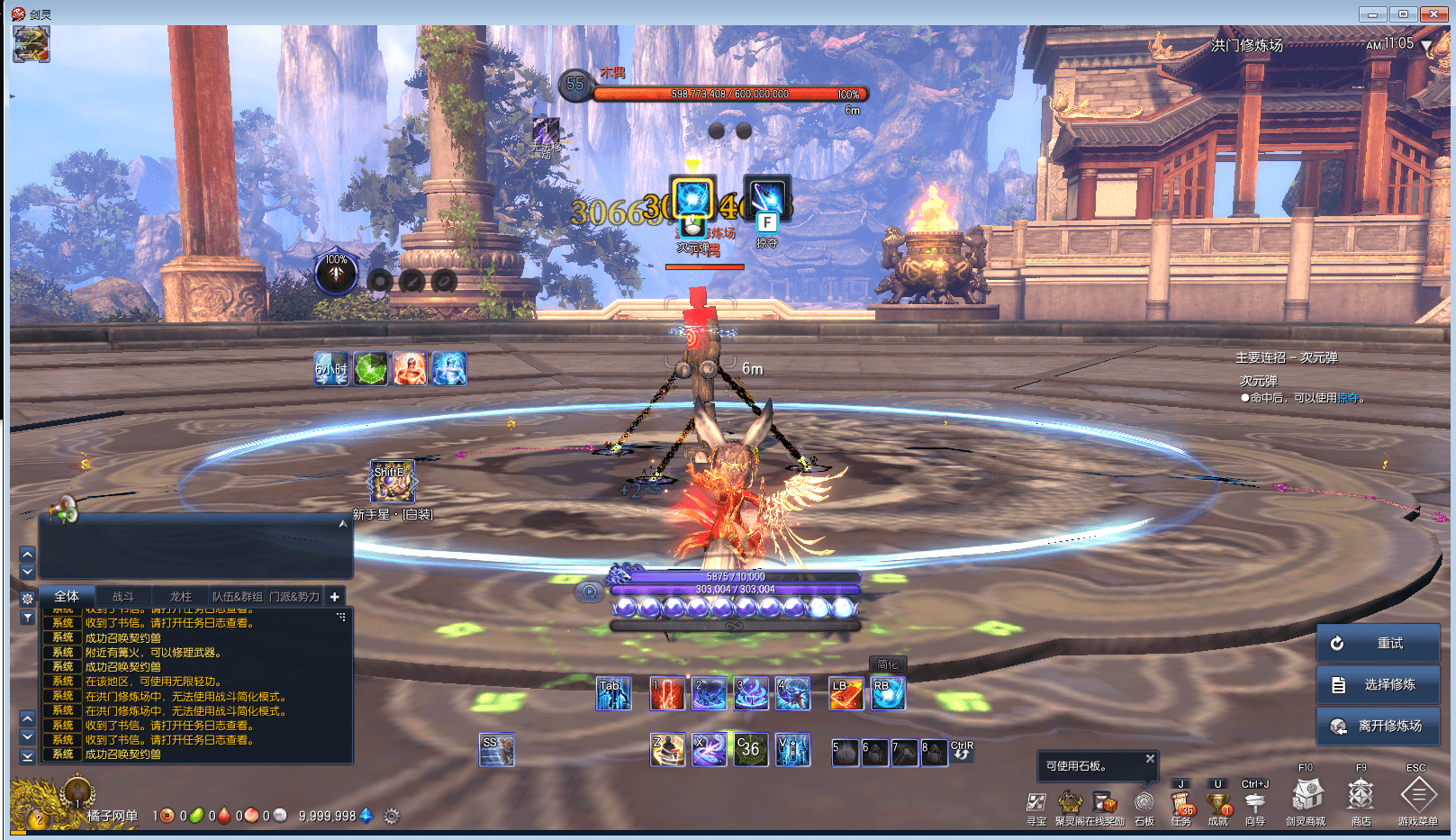Screen dimensions: 1456x840
Task: Open the 向导 guide signpost icon
Action: 1255,802
